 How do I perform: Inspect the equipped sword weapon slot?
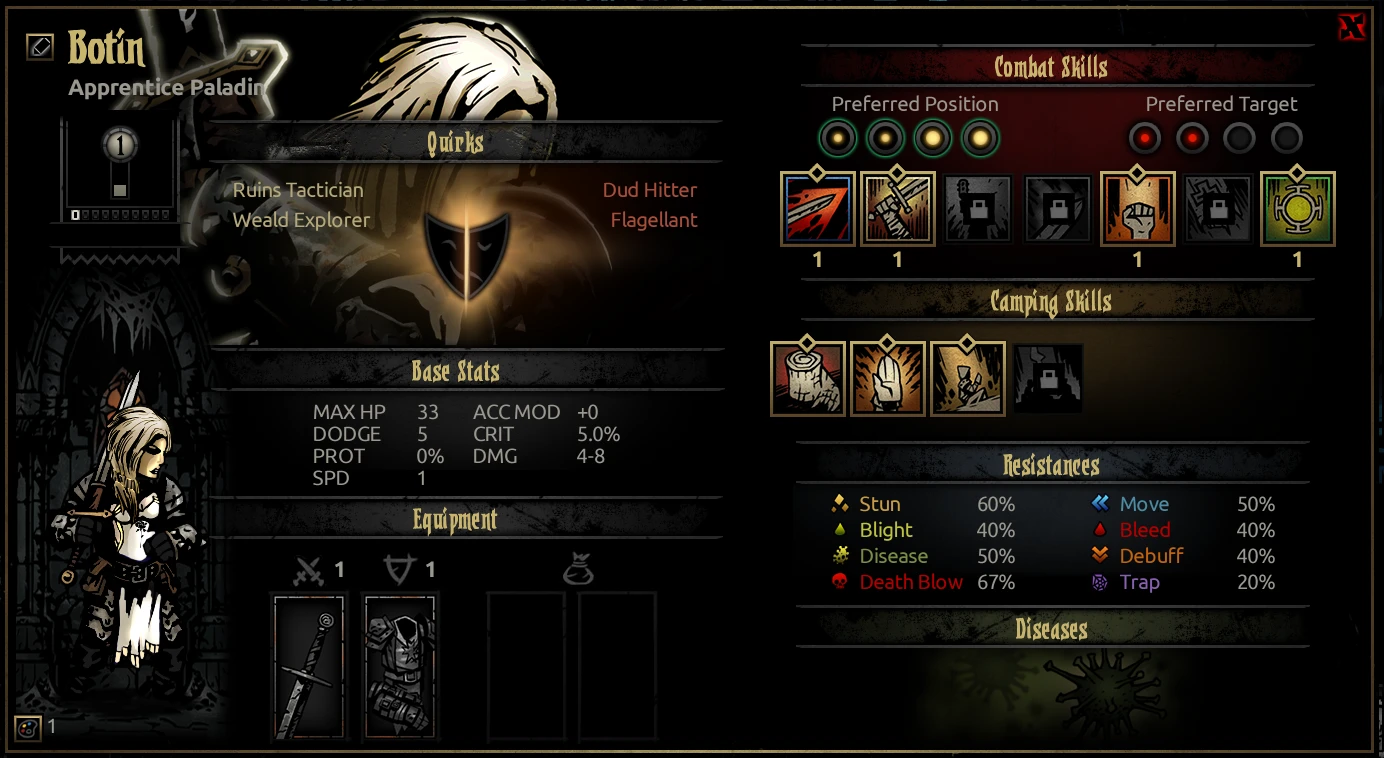tap(309, 667)
